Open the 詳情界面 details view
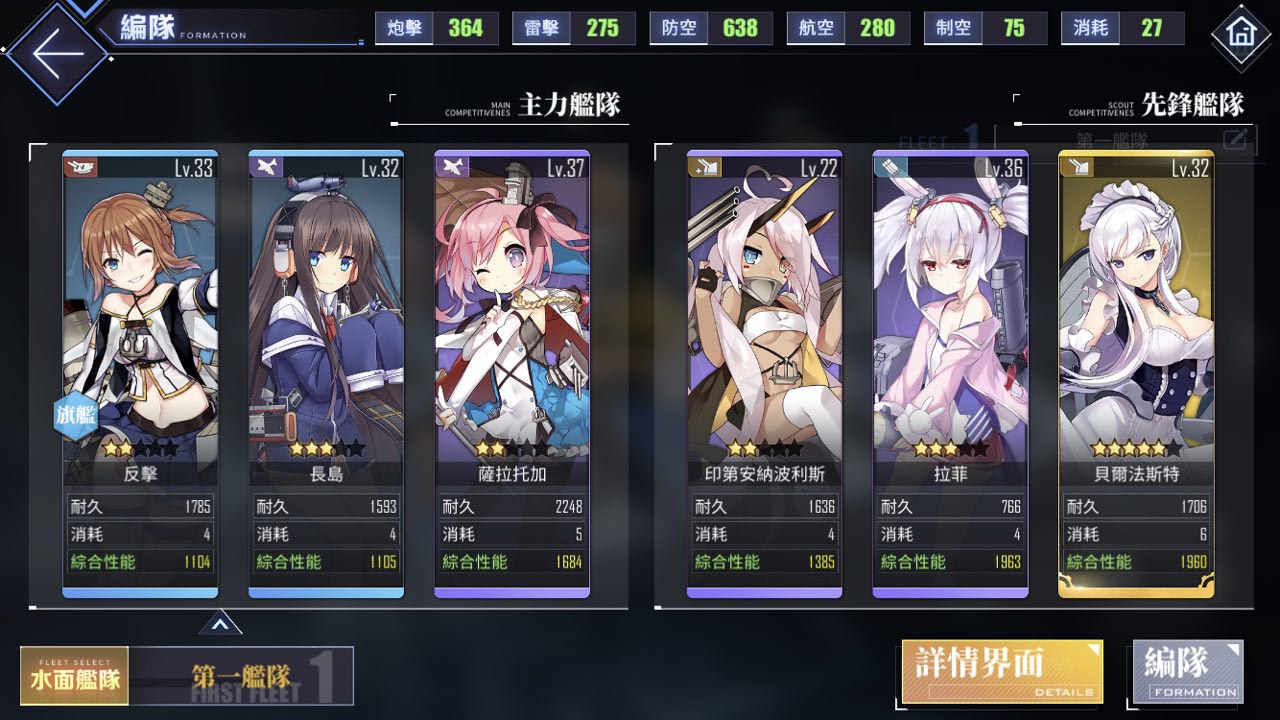The height and width of the screenshot is (720, 1280). pyautogui.click(x=1002, y=671)
